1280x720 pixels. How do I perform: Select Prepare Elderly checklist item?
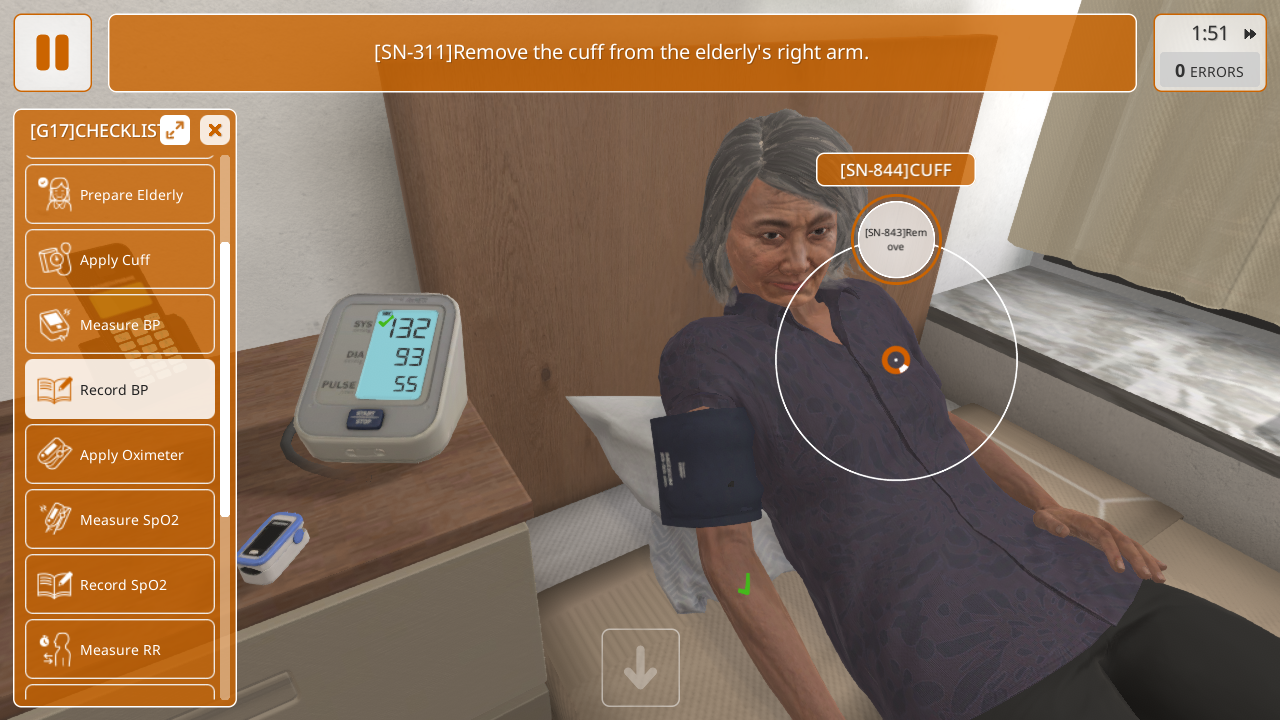tap(120, 194)
